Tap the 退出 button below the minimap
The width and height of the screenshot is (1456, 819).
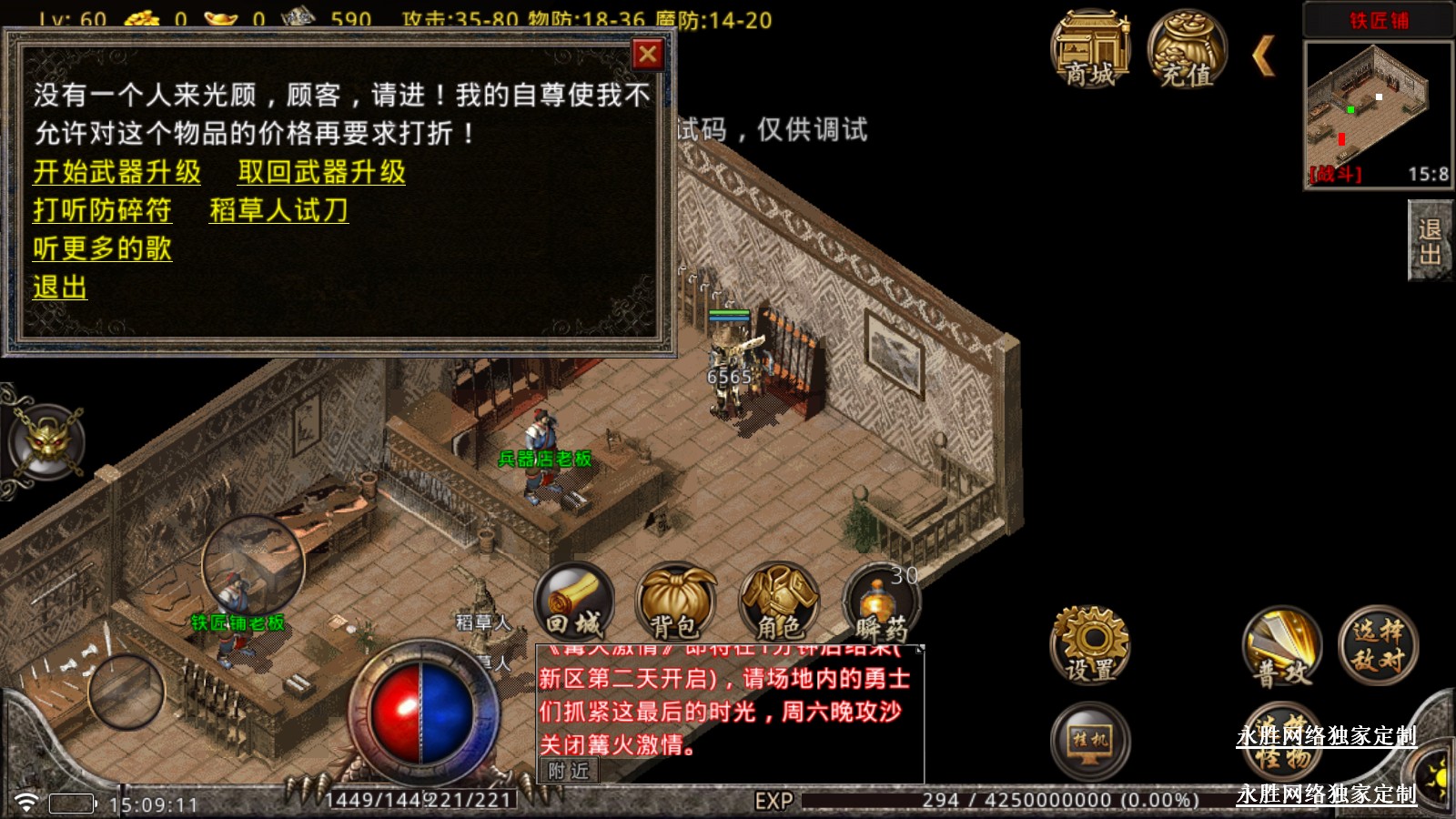[x=1430, y=240]
